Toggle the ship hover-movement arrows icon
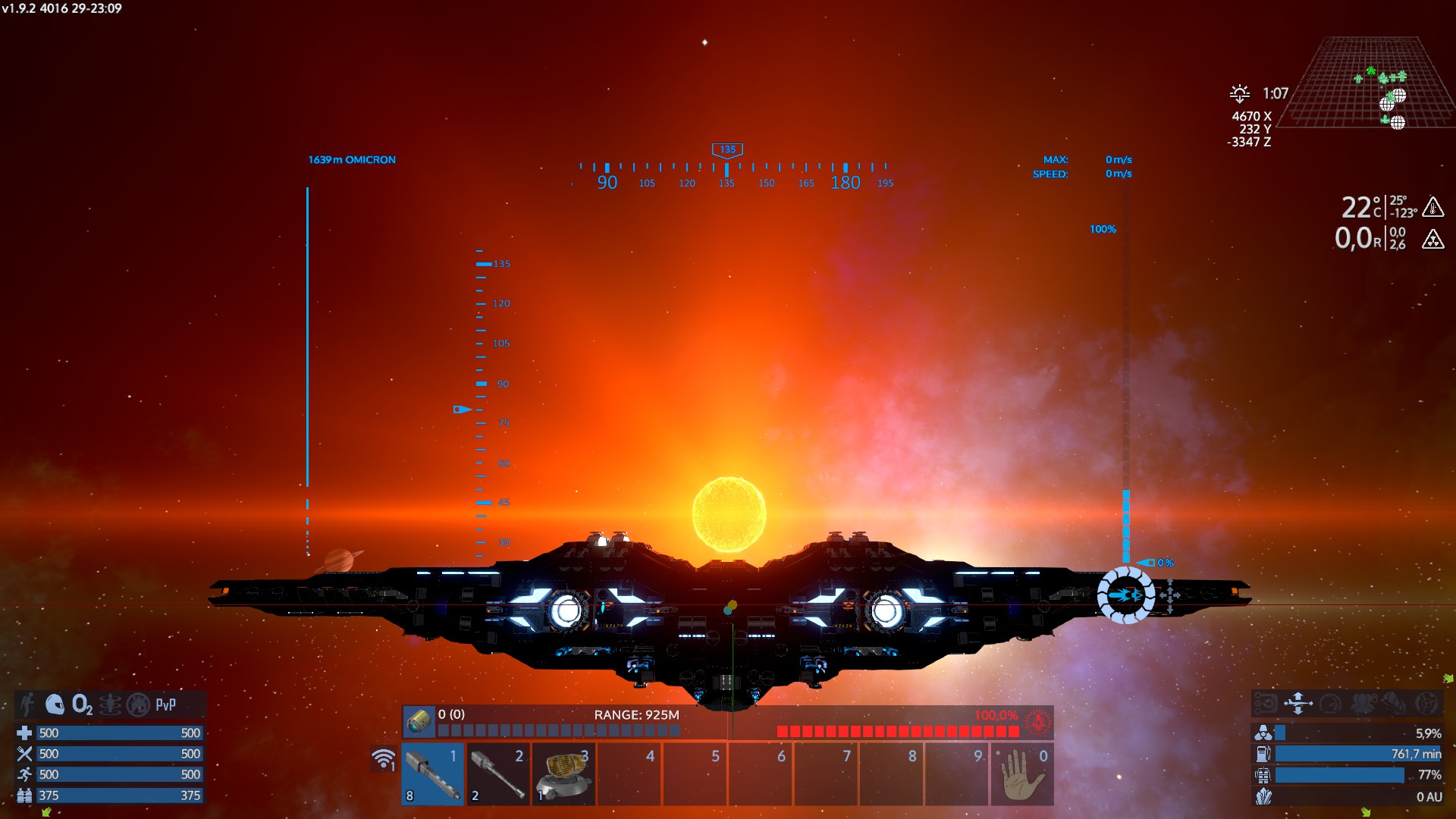Screen dimensions: 1456x819 click(1298, 704)
